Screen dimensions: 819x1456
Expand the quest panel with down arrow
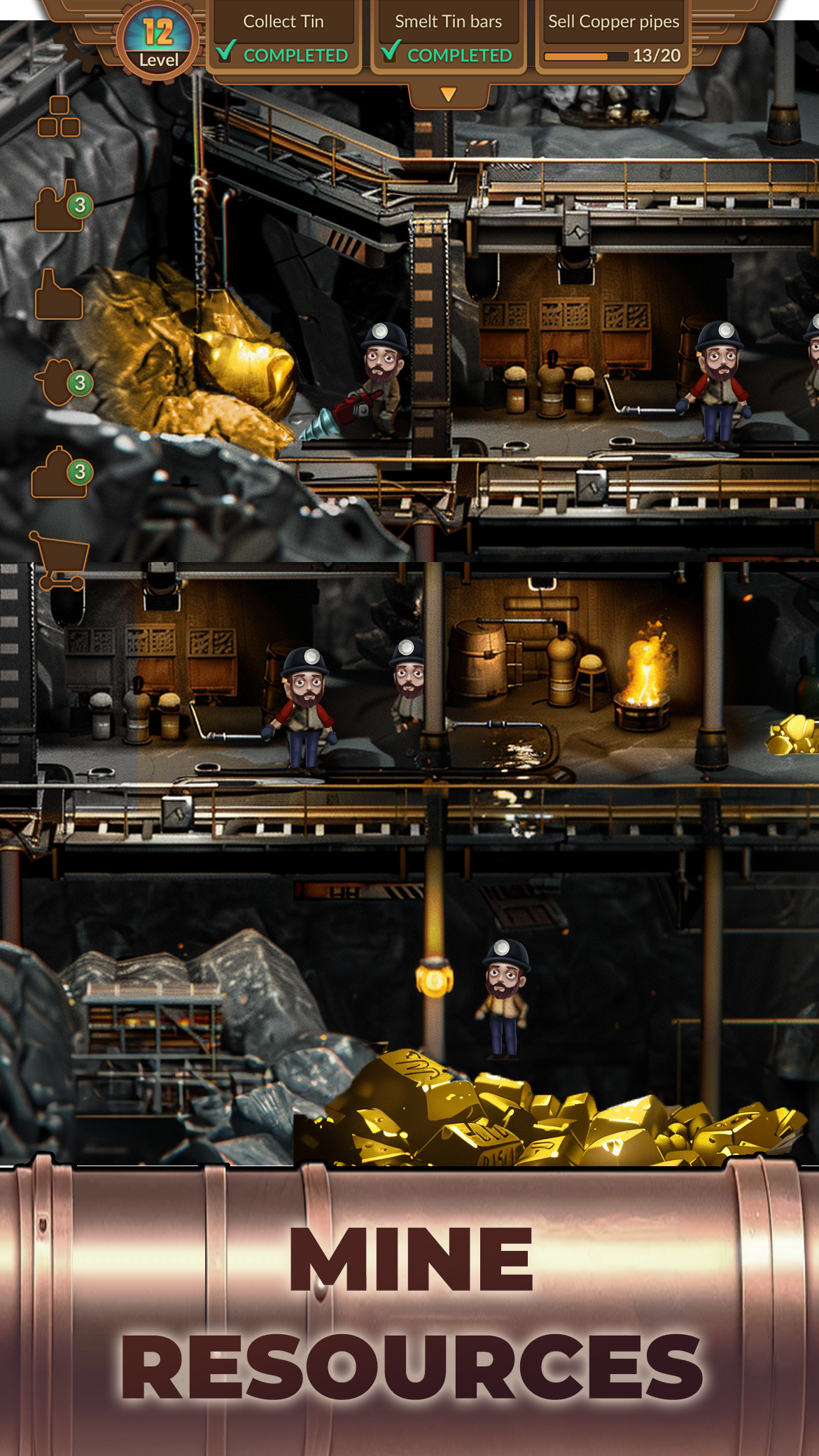pyautogui.click(x=449, y=94)
